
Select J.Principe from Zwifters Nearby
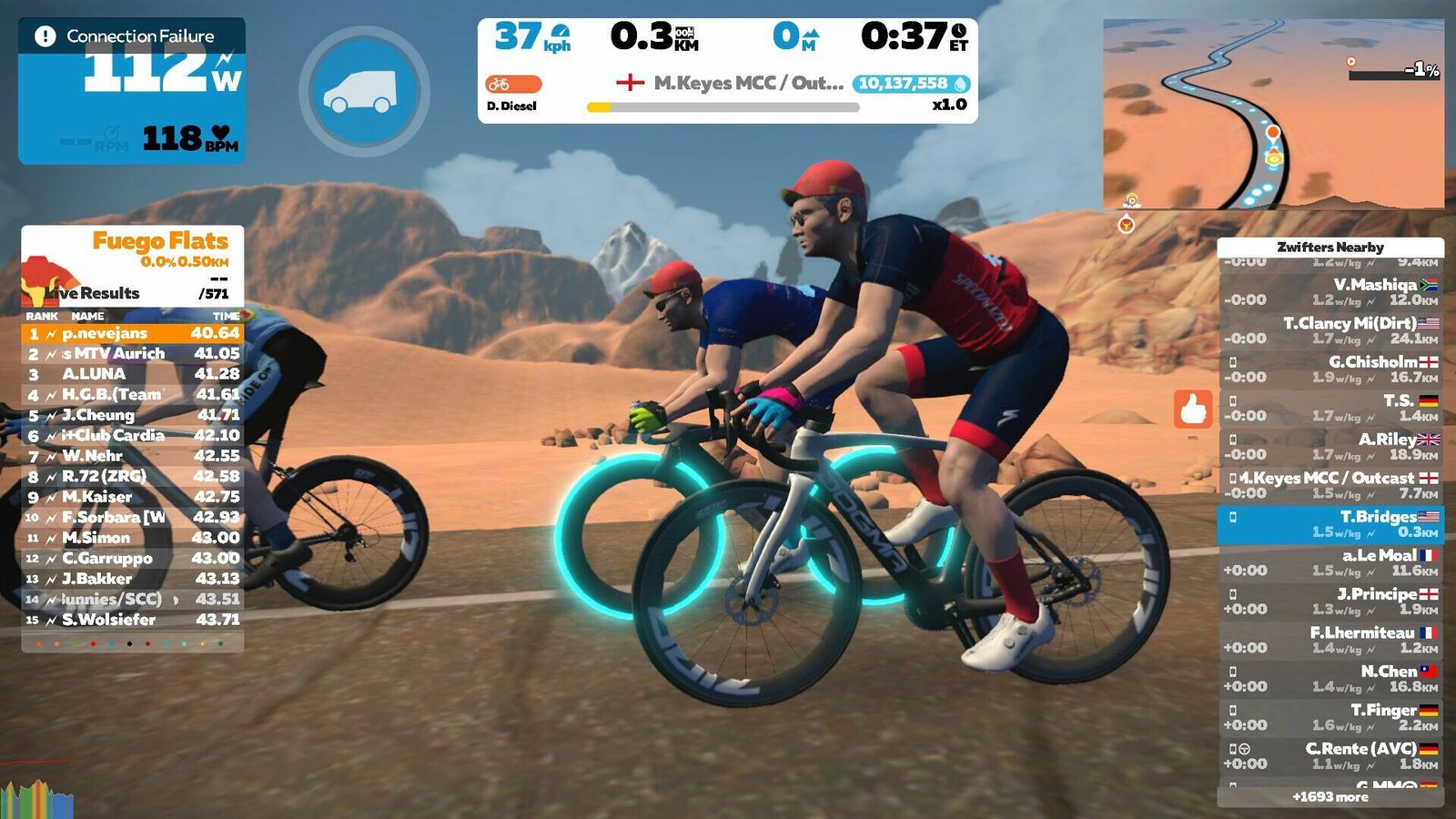click(1330, 602)
